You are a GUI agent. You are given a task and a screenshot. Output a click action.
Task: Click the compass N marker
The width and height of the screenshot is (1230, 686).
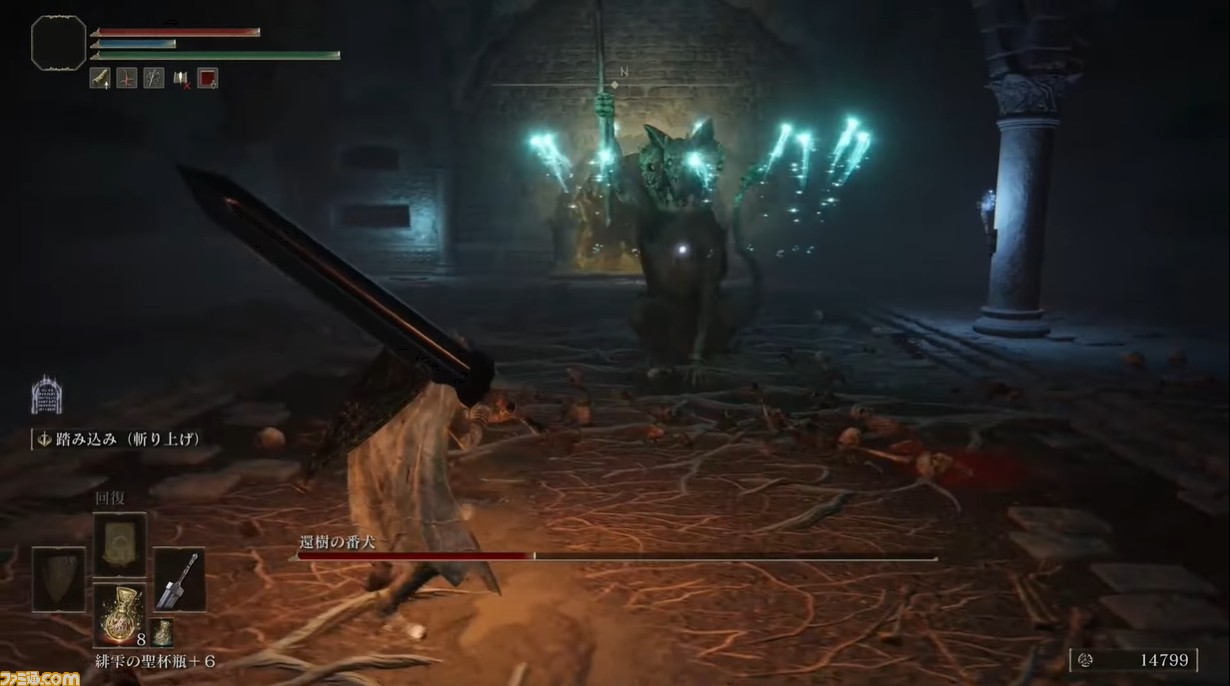click(624, 72)
